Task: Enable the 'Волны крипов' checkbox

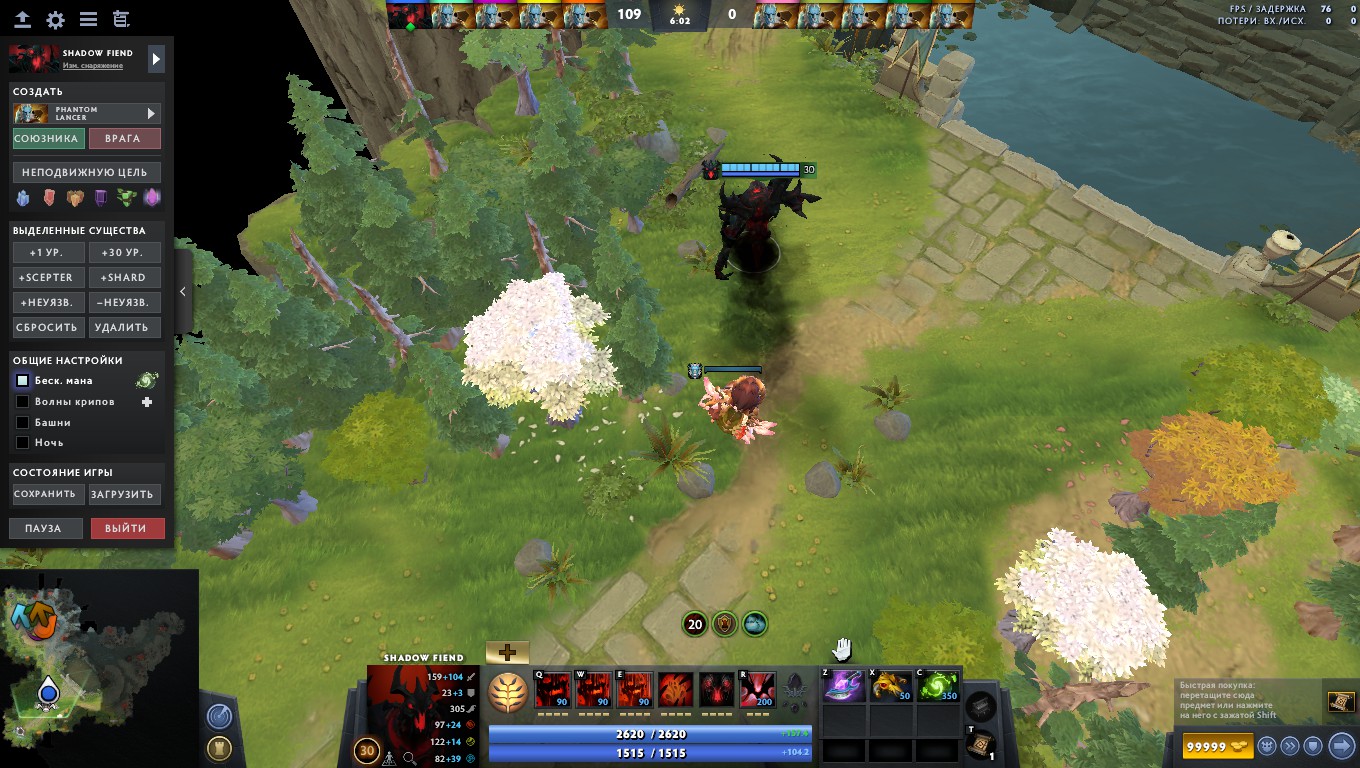Action: click(22, 401)
